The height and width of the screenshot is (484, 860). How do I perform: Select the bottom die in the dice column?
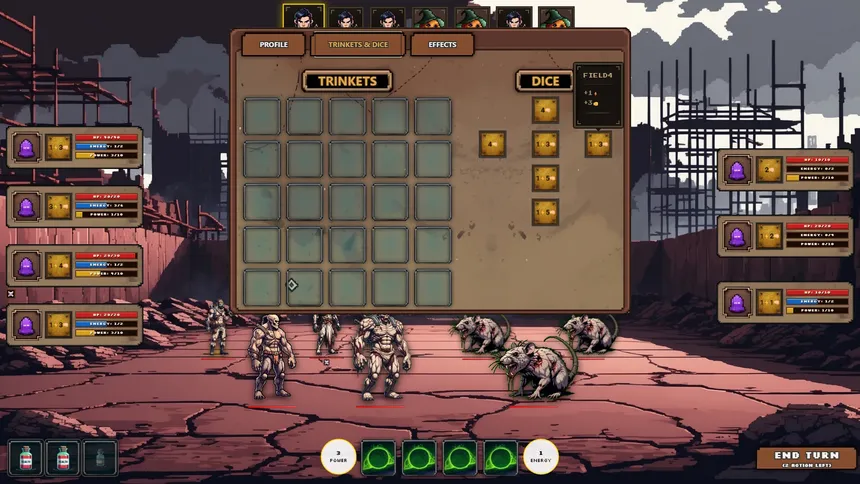545,212
